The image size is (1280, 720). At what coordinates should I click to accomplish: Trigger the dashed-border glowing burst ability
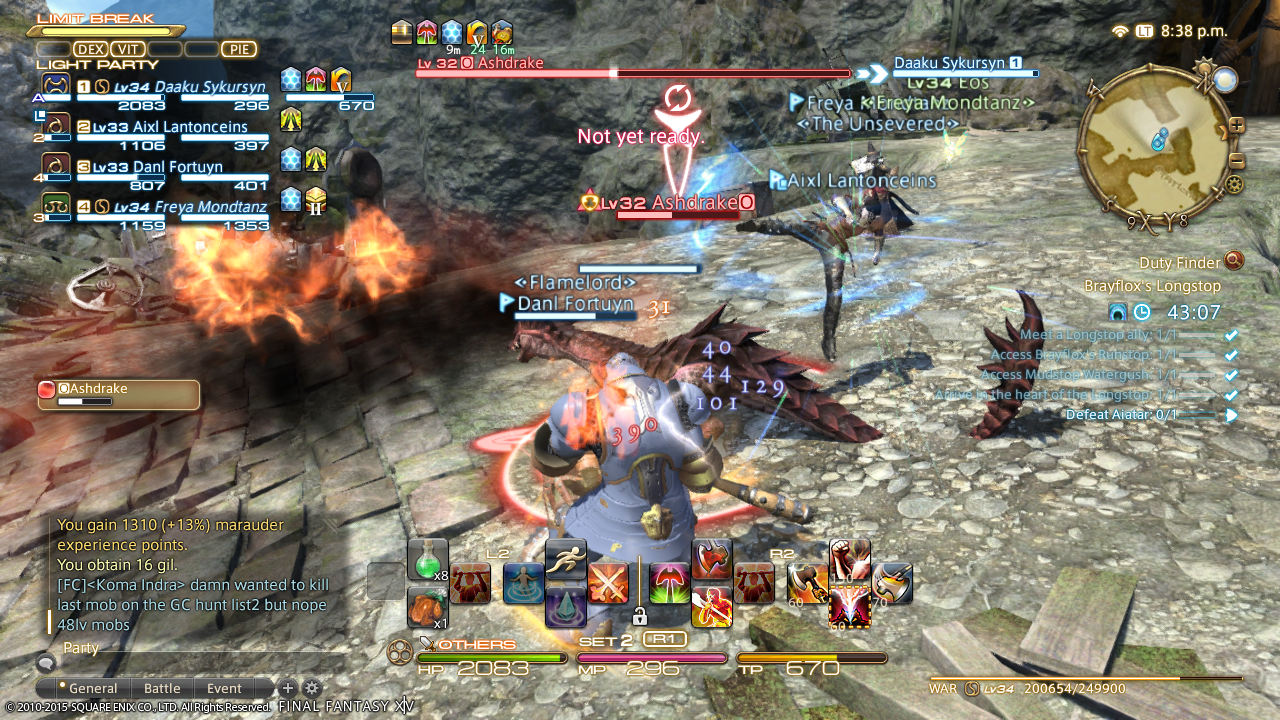849,607
